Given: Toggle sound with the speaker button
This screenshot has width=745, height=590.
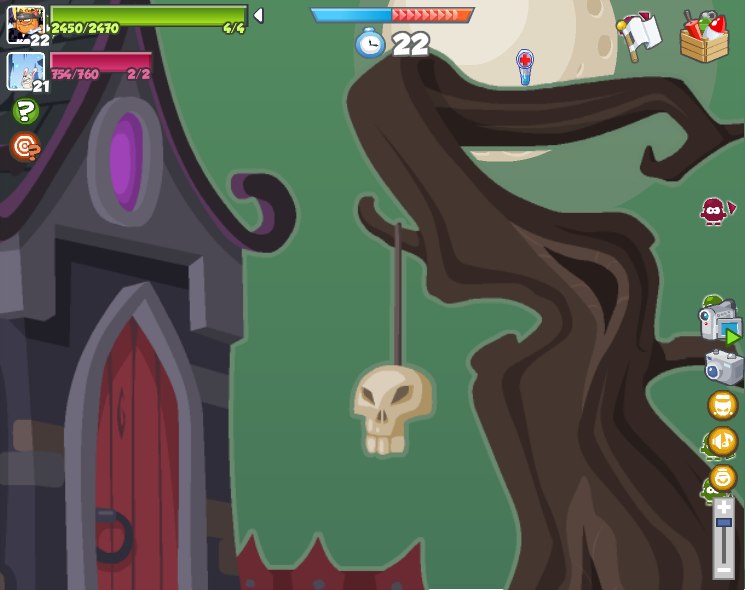Looking at the screenshot, I should pyautogui.click(x=722, y=441).
